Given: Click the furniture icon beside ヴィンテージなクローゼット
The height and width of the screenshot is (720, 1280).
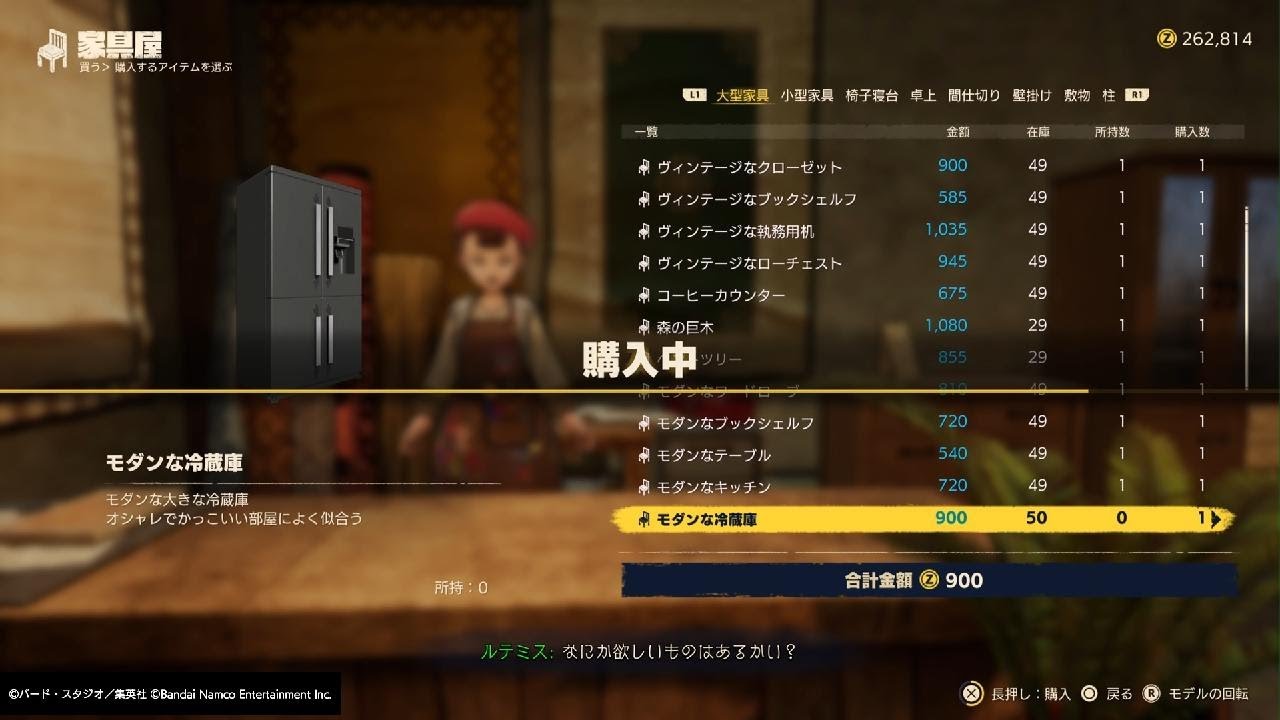Looking at the screenshot, I should tap(645, 166).
